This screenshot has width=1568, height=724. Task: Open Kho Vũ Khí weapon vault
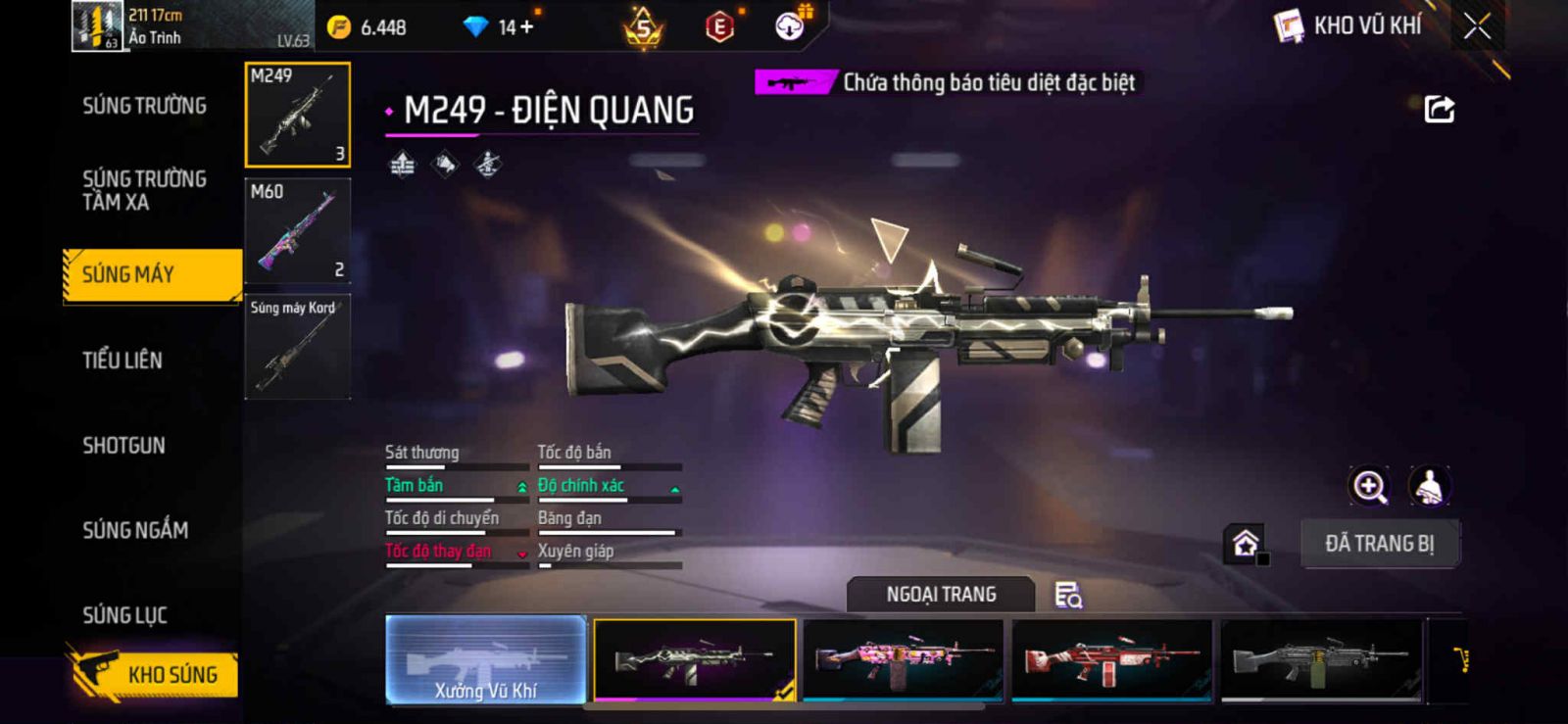[x=1349, y=26]
